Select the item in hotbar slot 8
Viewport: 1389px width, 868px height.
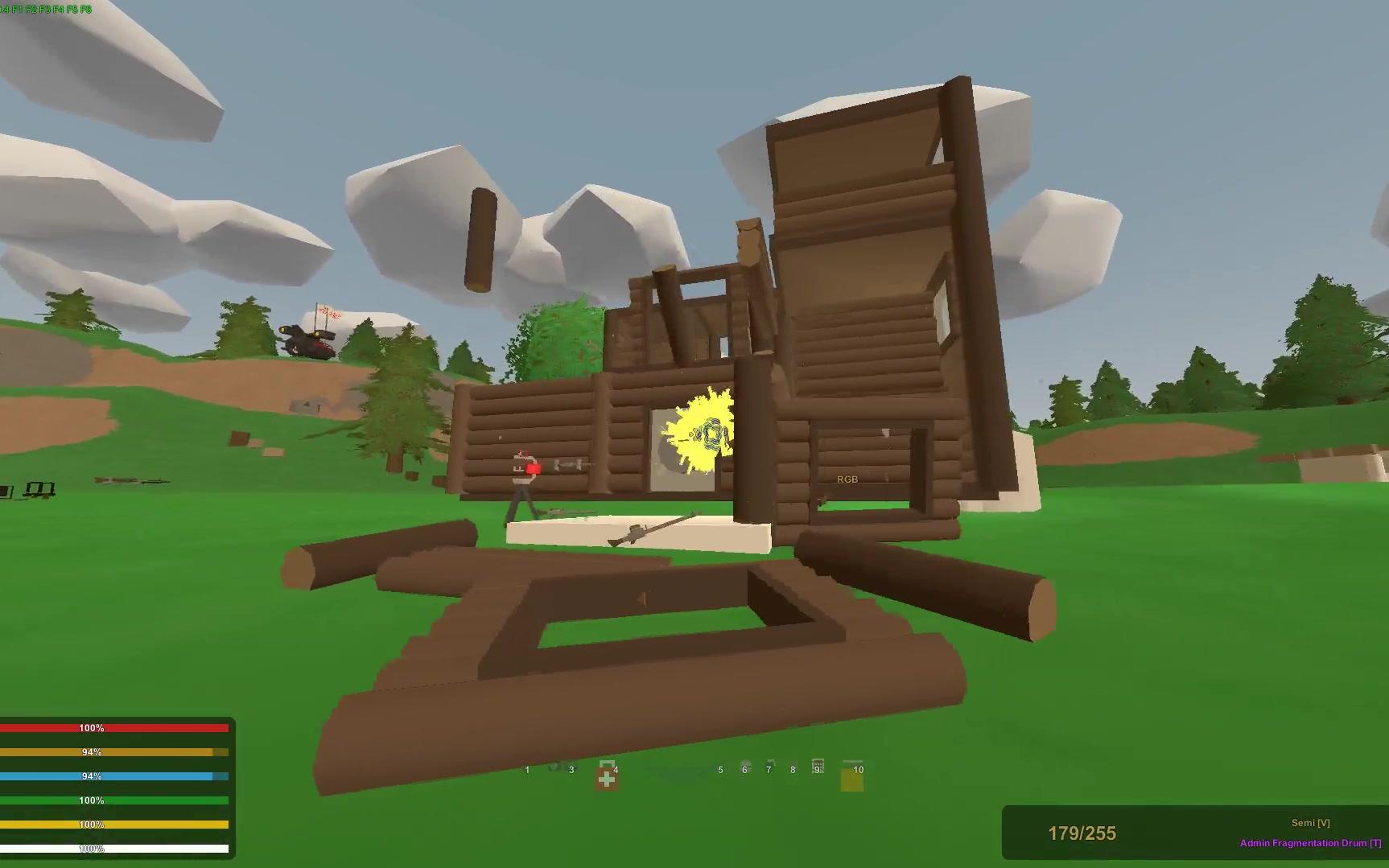pos(793,767)
